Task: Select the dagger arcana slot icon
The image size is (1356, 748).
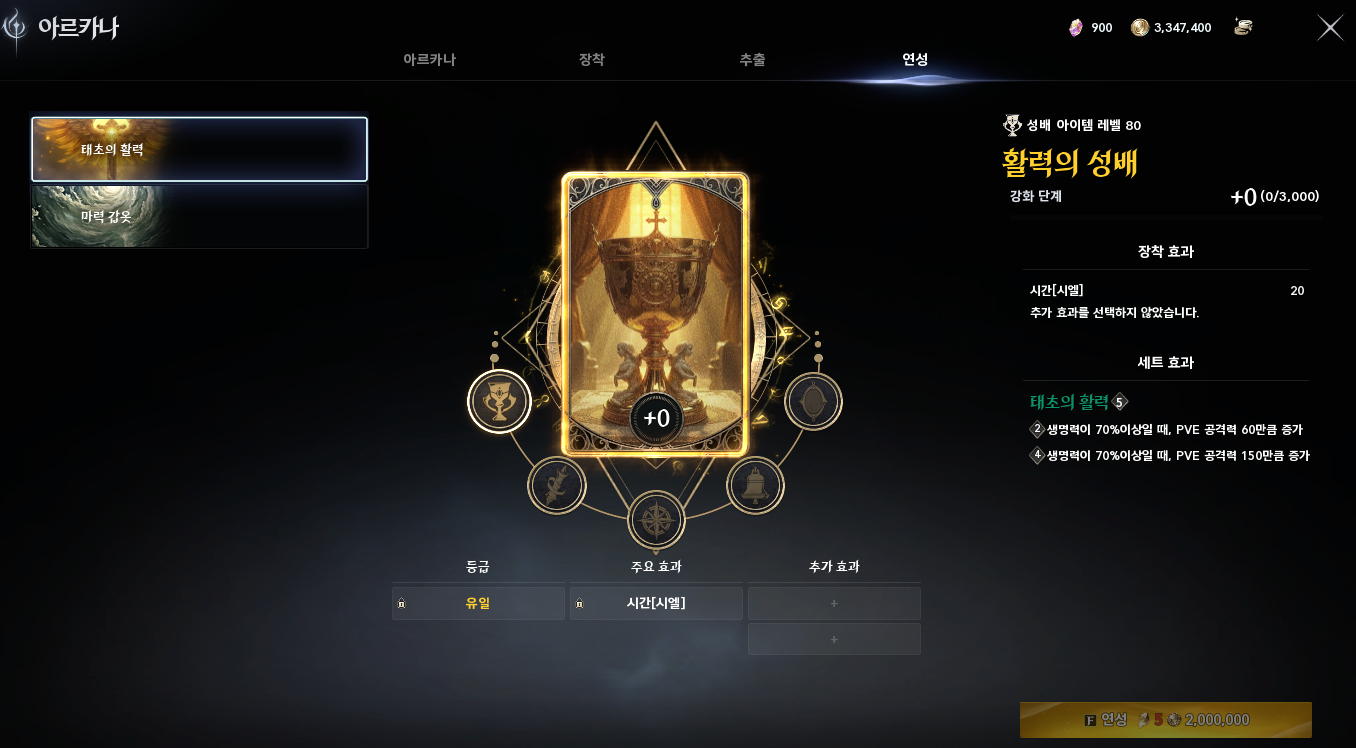Action: [x=556, y=484]
